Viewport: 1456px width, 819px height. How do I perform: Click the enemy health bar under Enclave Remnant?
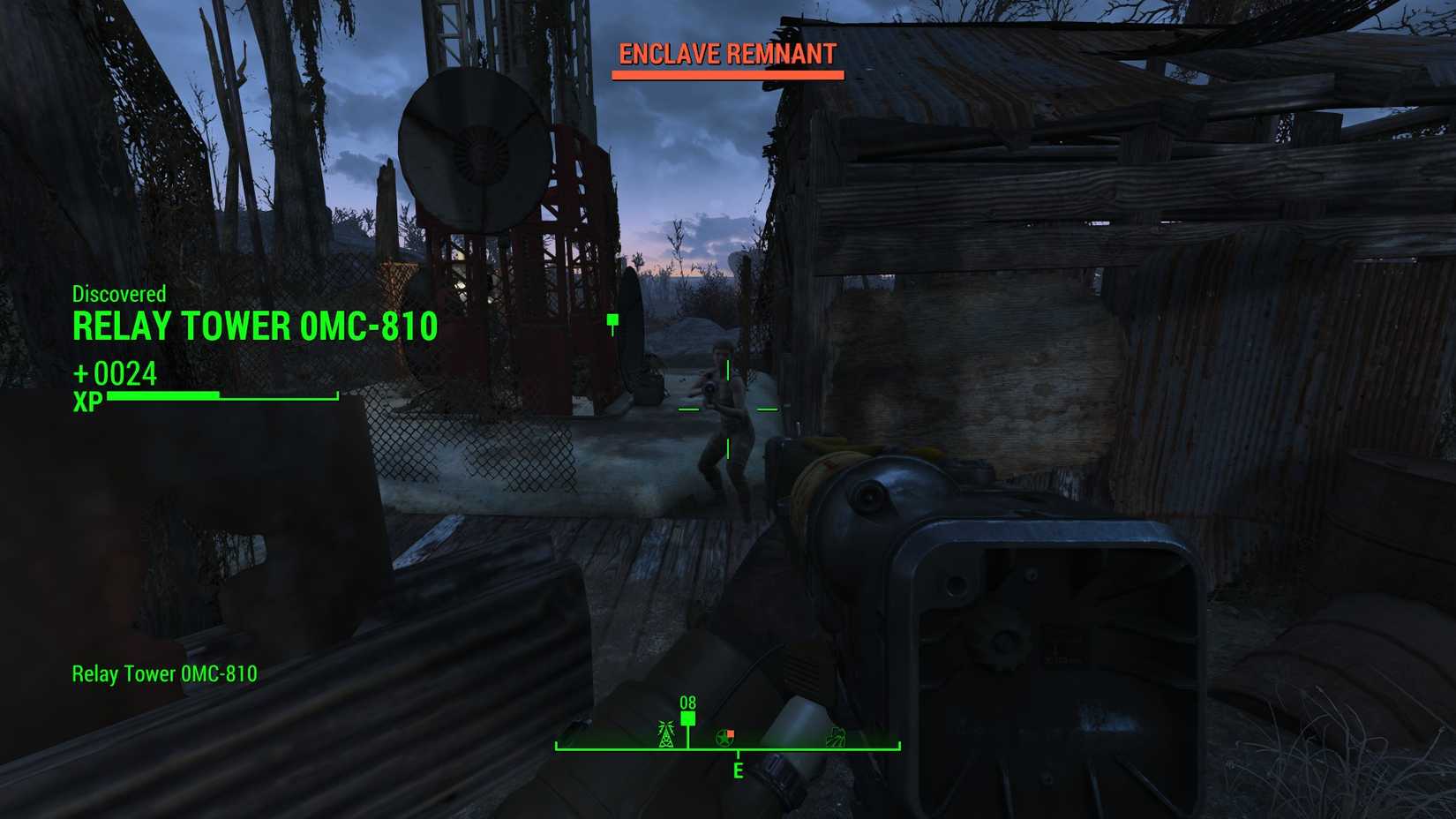[x=725, y=73]
